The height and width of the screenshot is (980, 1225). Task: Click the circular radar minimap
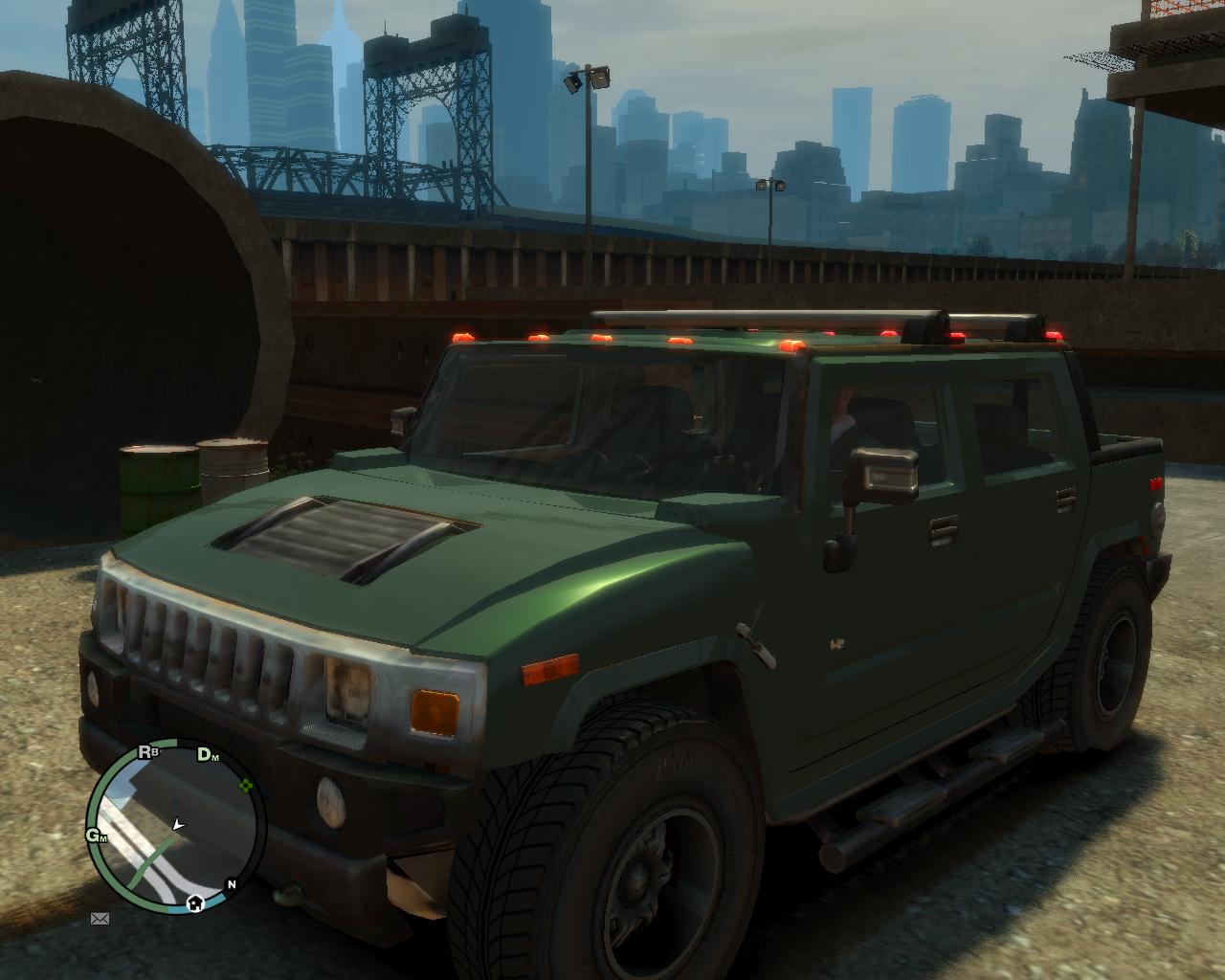pos(176,827)
